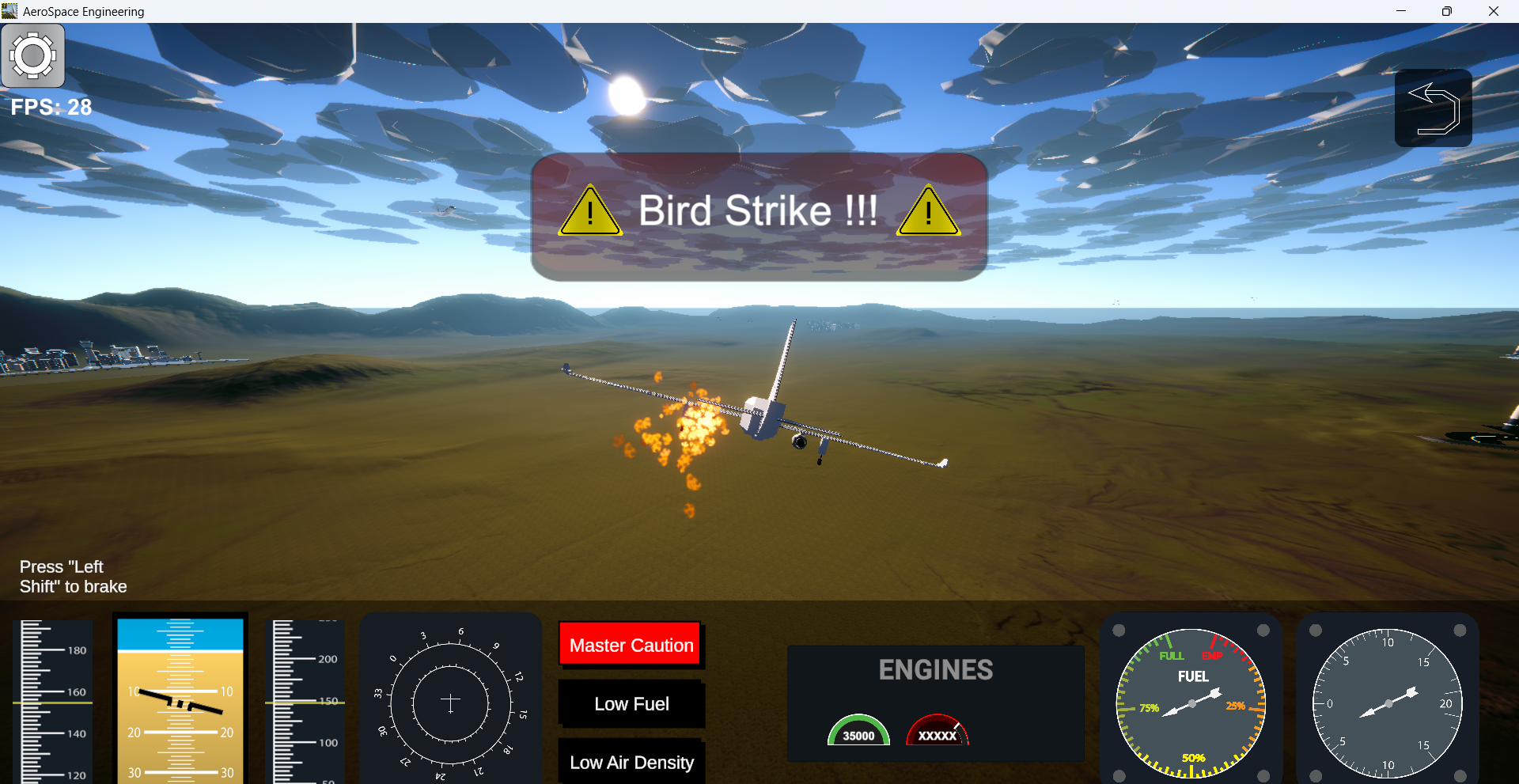Click the right warning triangle on Bird Strike banner

(927, 211)
